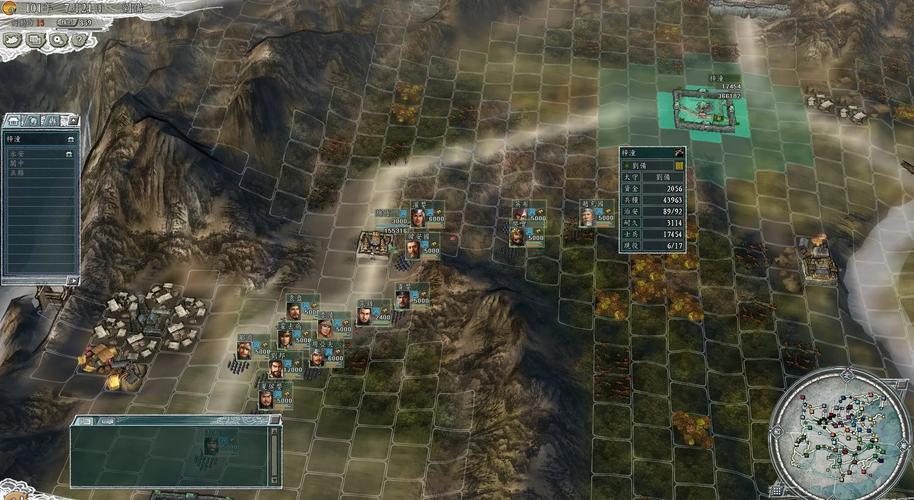Select the 梓潼 header row in the left list panel

tap(40, 137)
